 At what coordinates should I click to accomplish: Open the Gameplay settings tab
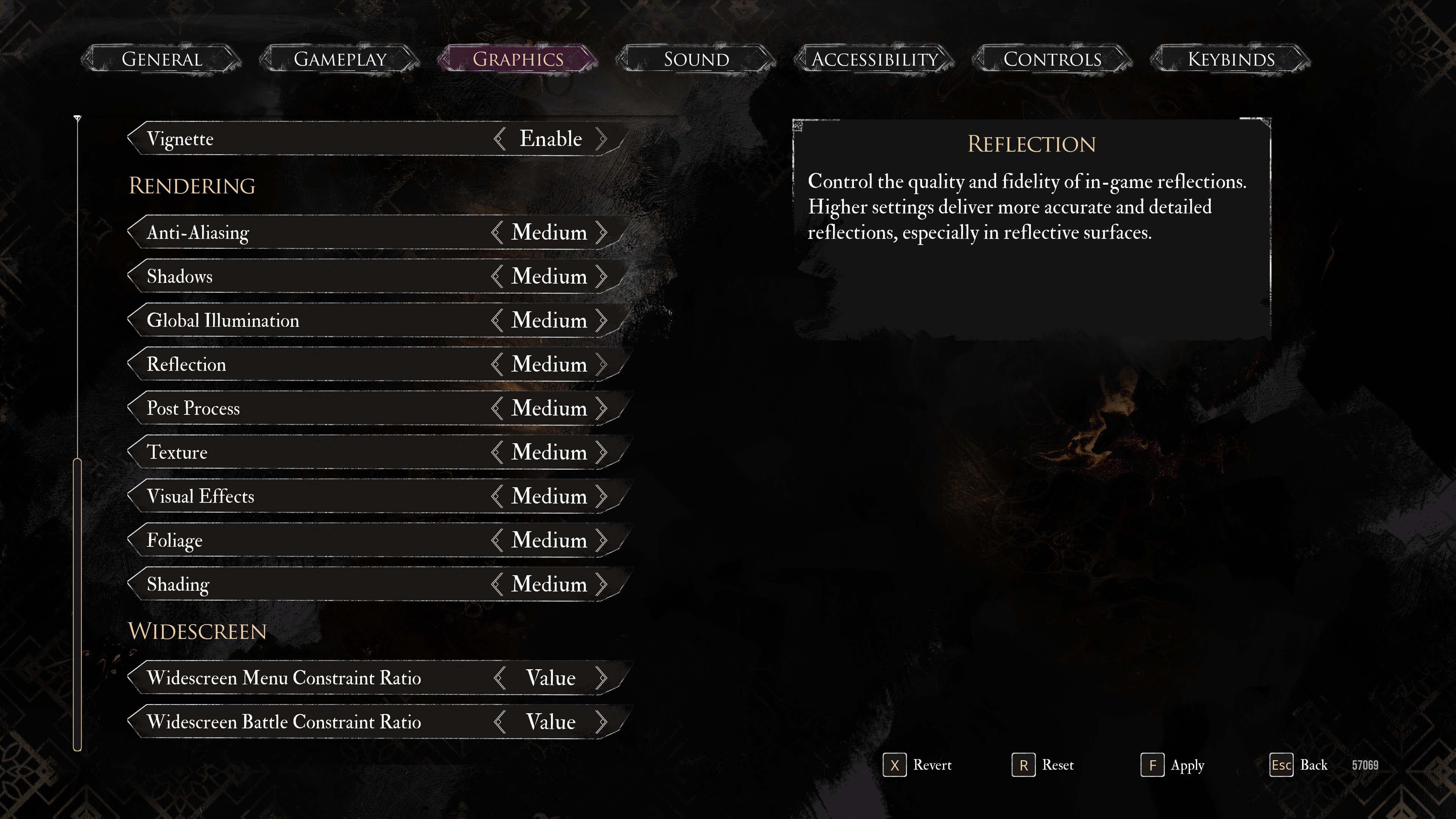click(340, 59)
